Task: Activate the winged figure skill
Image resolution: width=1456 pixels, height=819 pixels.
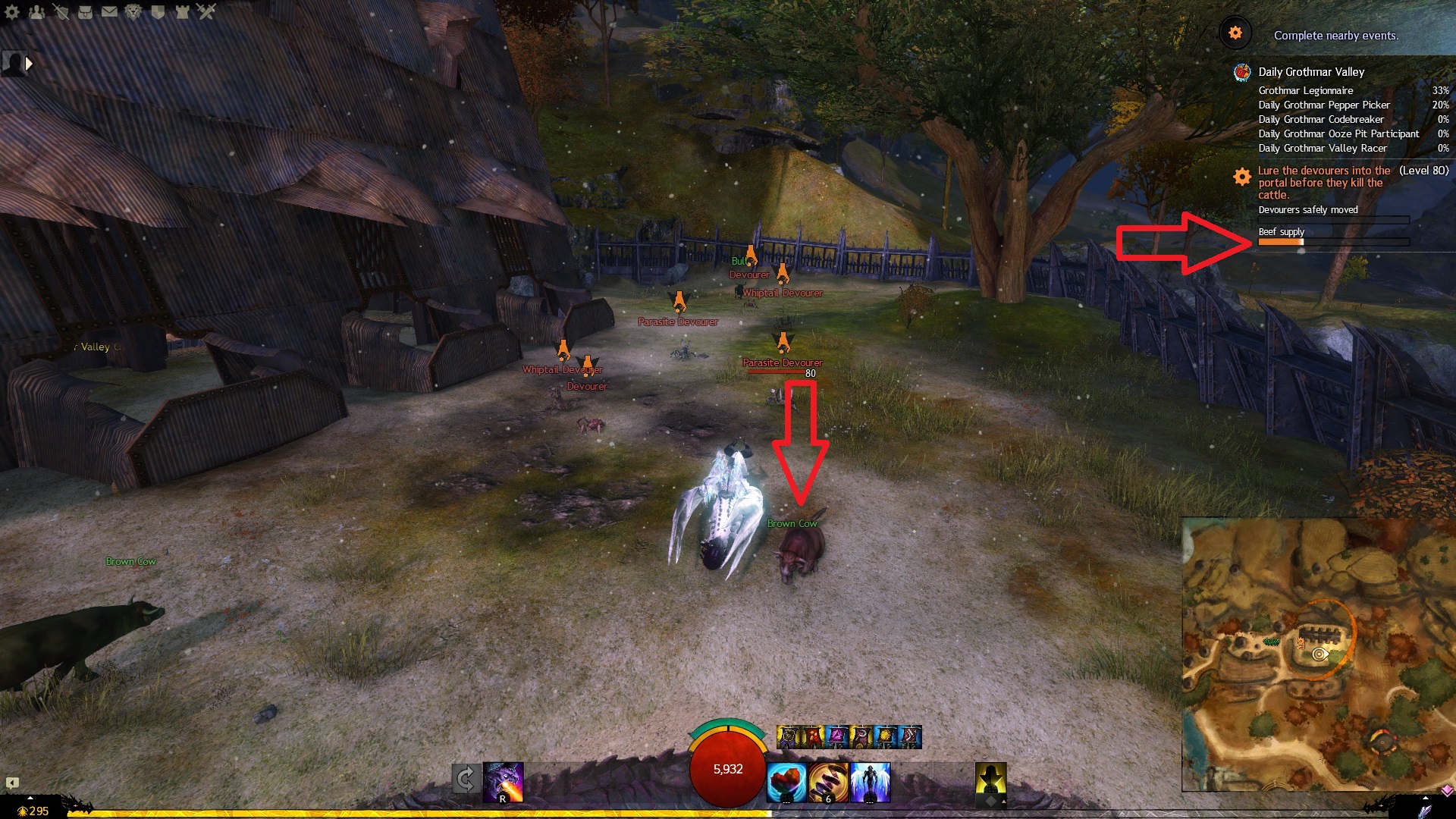Action: 870,783
